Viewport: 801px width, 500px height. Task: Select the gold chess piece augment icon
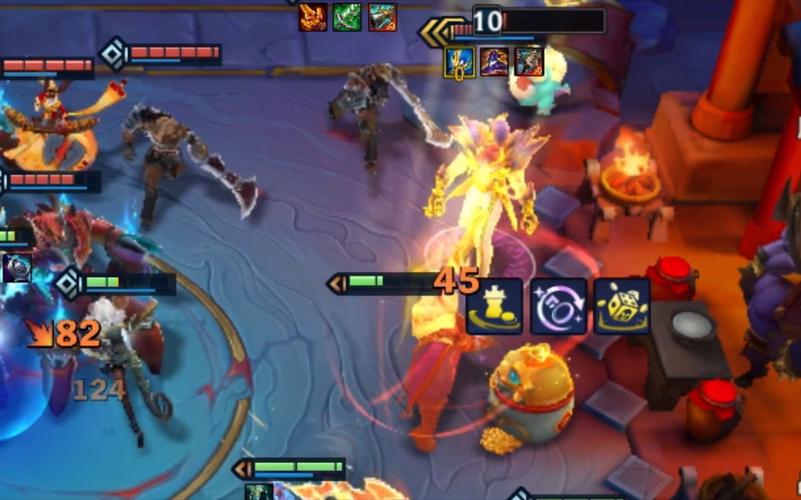pyautogui.click(x=494, y=306)
